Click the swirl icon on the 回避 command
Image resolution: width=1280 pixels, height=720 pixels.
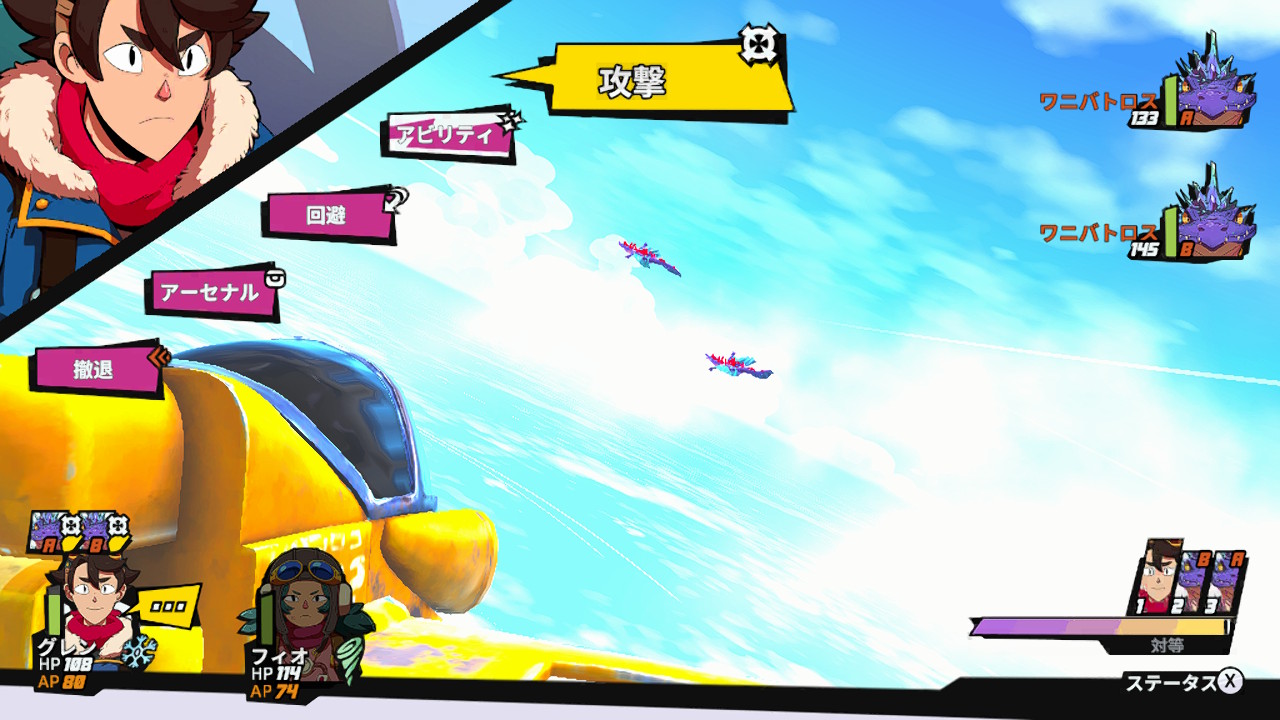point(397,198)
